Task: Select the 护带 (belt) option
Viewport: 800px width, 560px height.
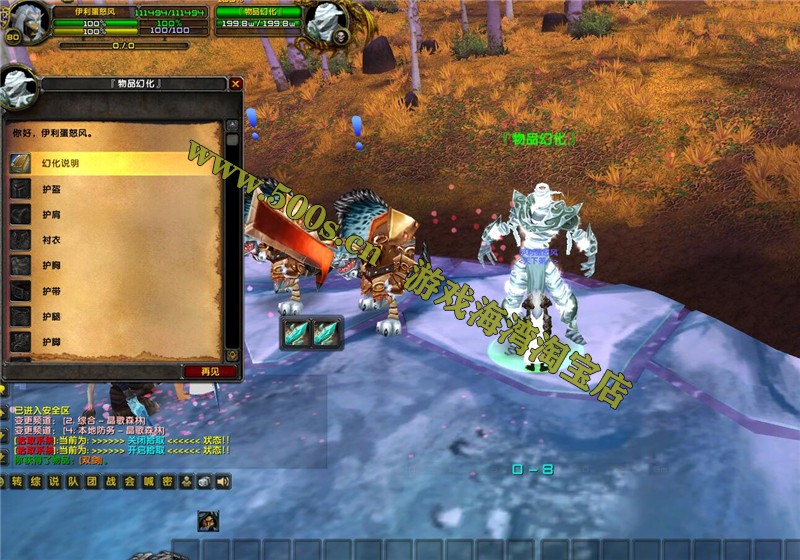Action: [50, 291]
